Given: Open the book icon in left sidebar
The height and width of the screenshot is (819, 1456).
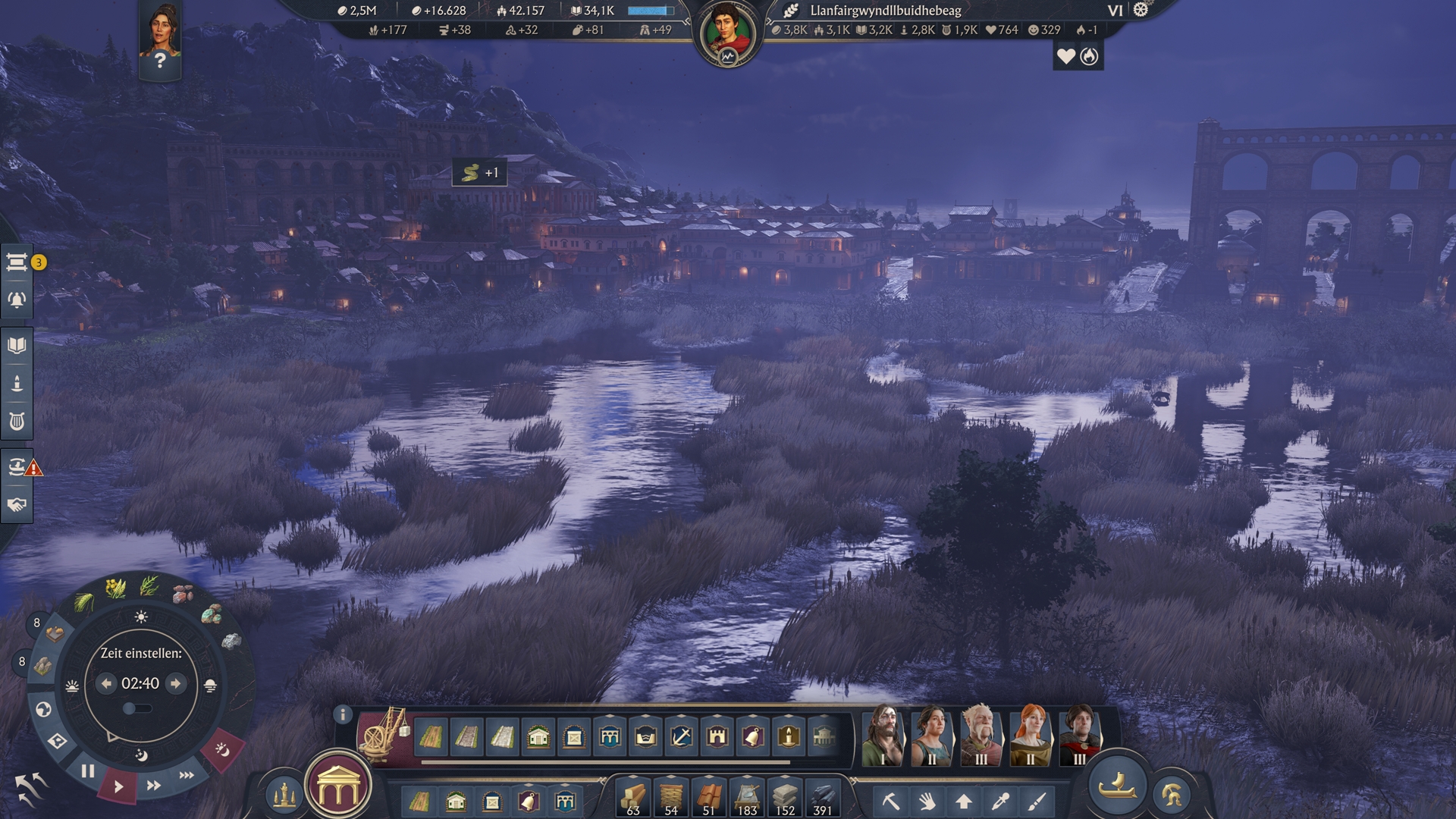Looking at the screenshot, I should (x=17, y=346).
